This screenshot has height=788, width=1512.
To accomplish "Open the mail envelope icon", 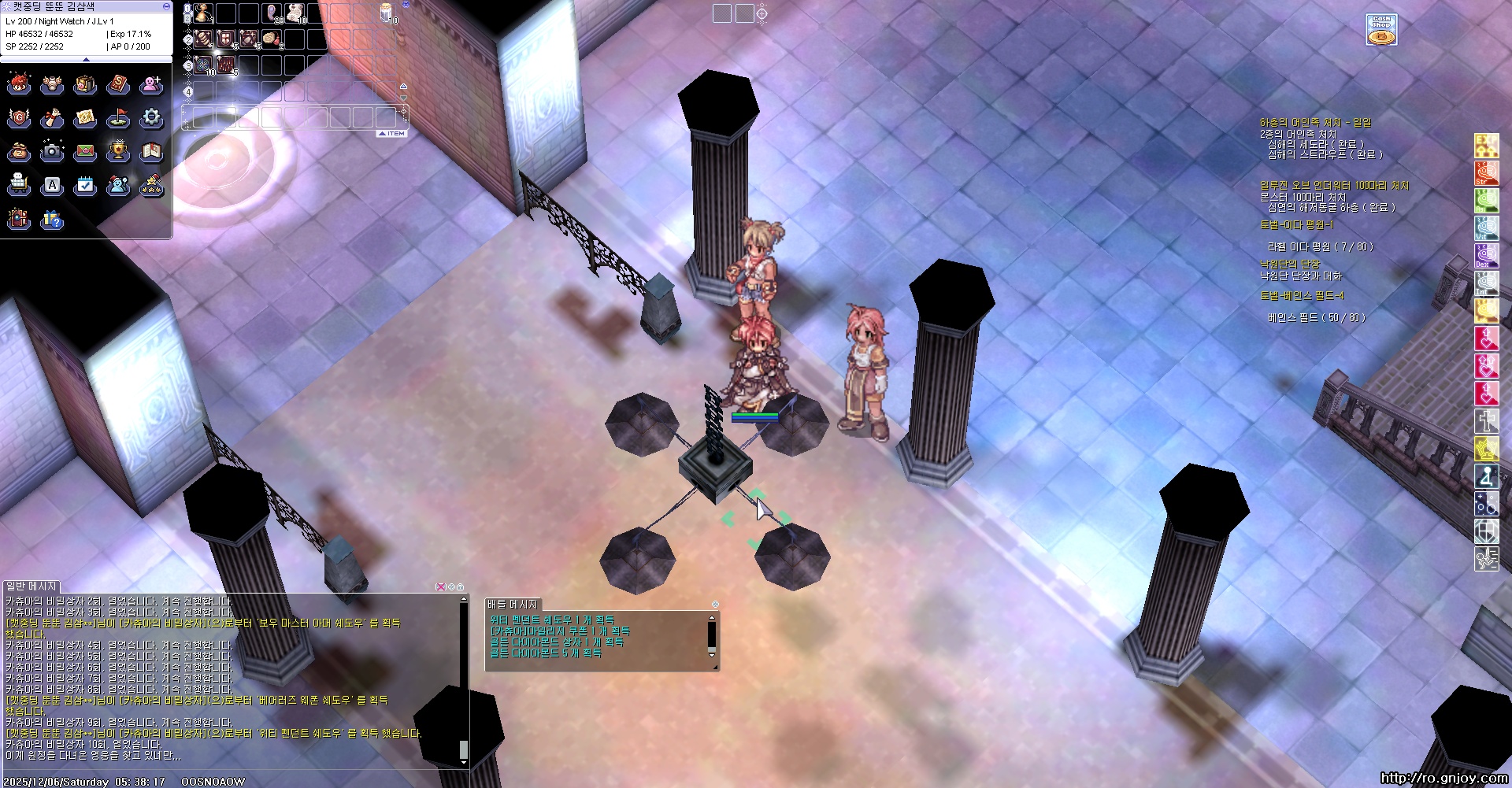I will point(85,151).
